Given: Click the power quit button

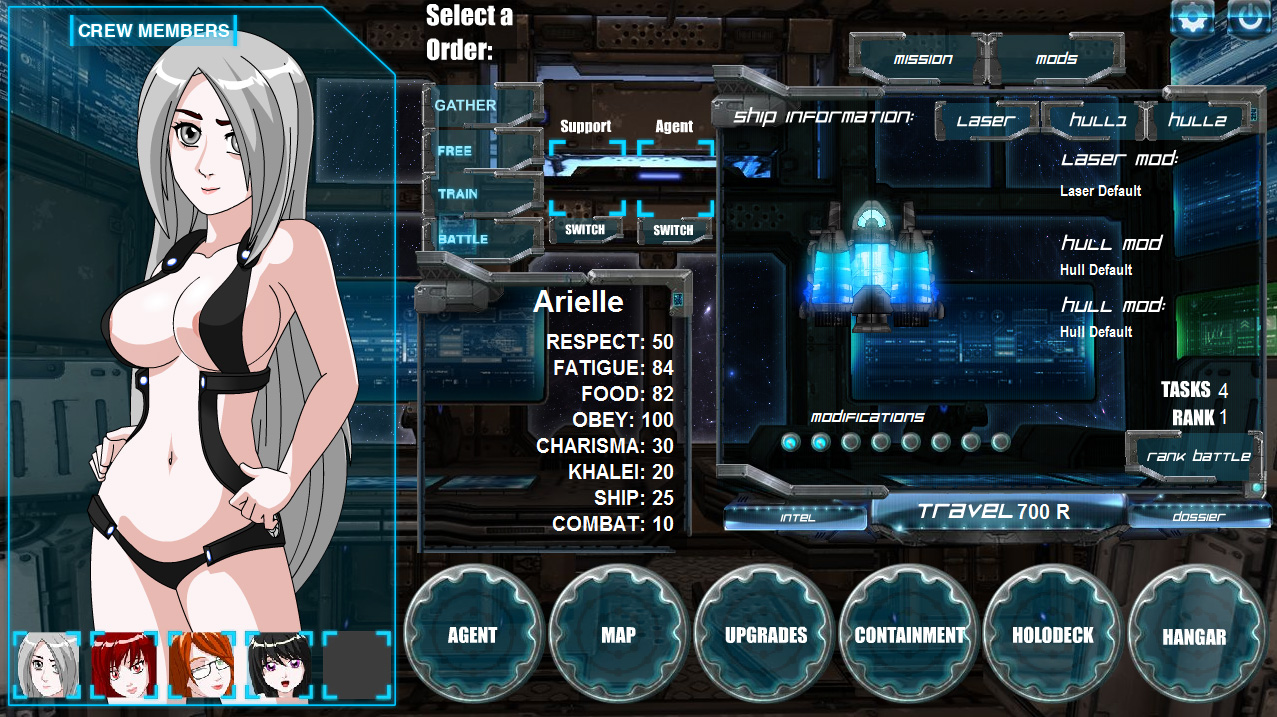Looking at the screenshot, I should coord(1249,19).
